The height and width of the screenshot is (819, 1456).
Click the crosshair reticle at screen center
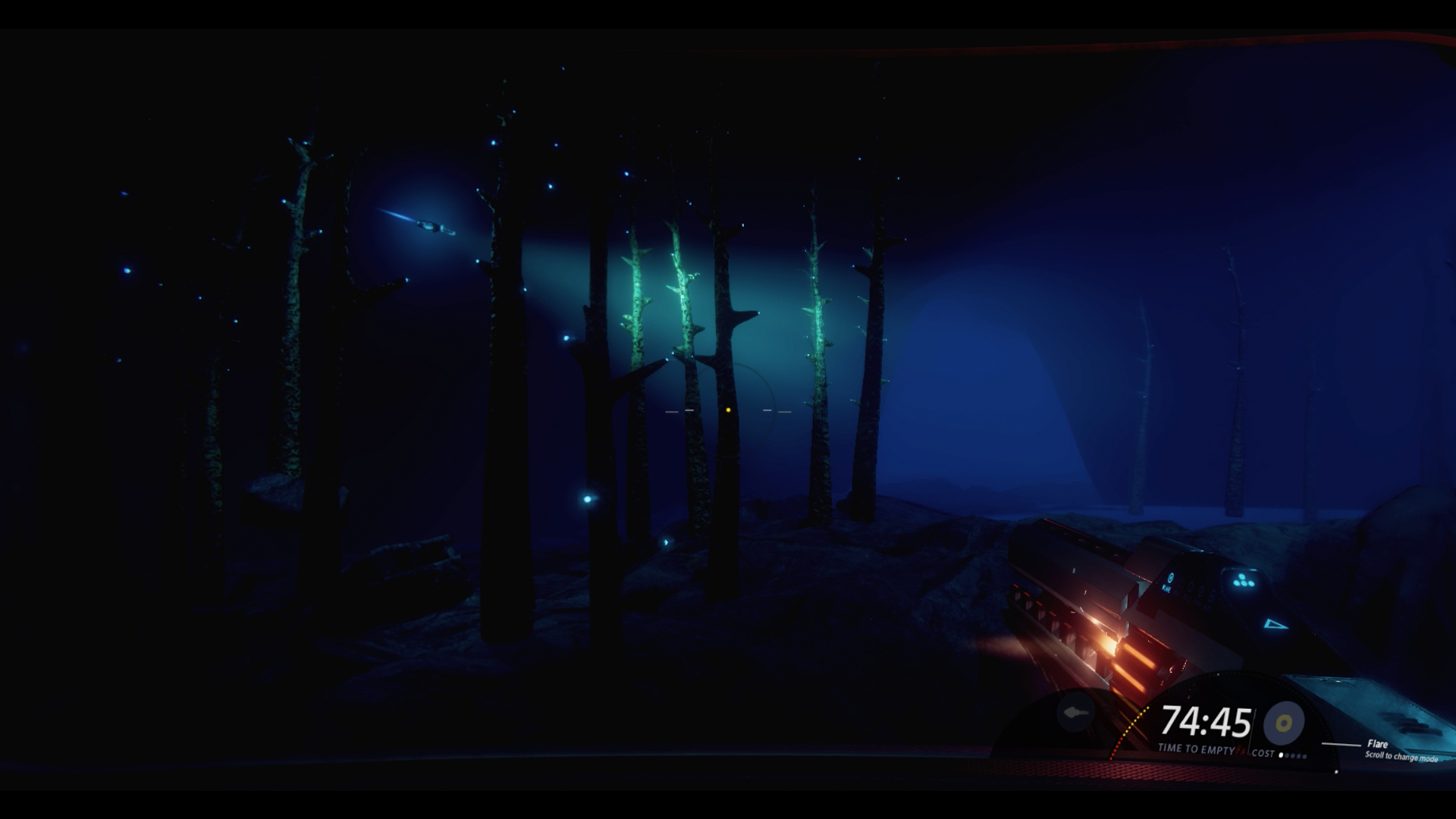pos(728,409)
